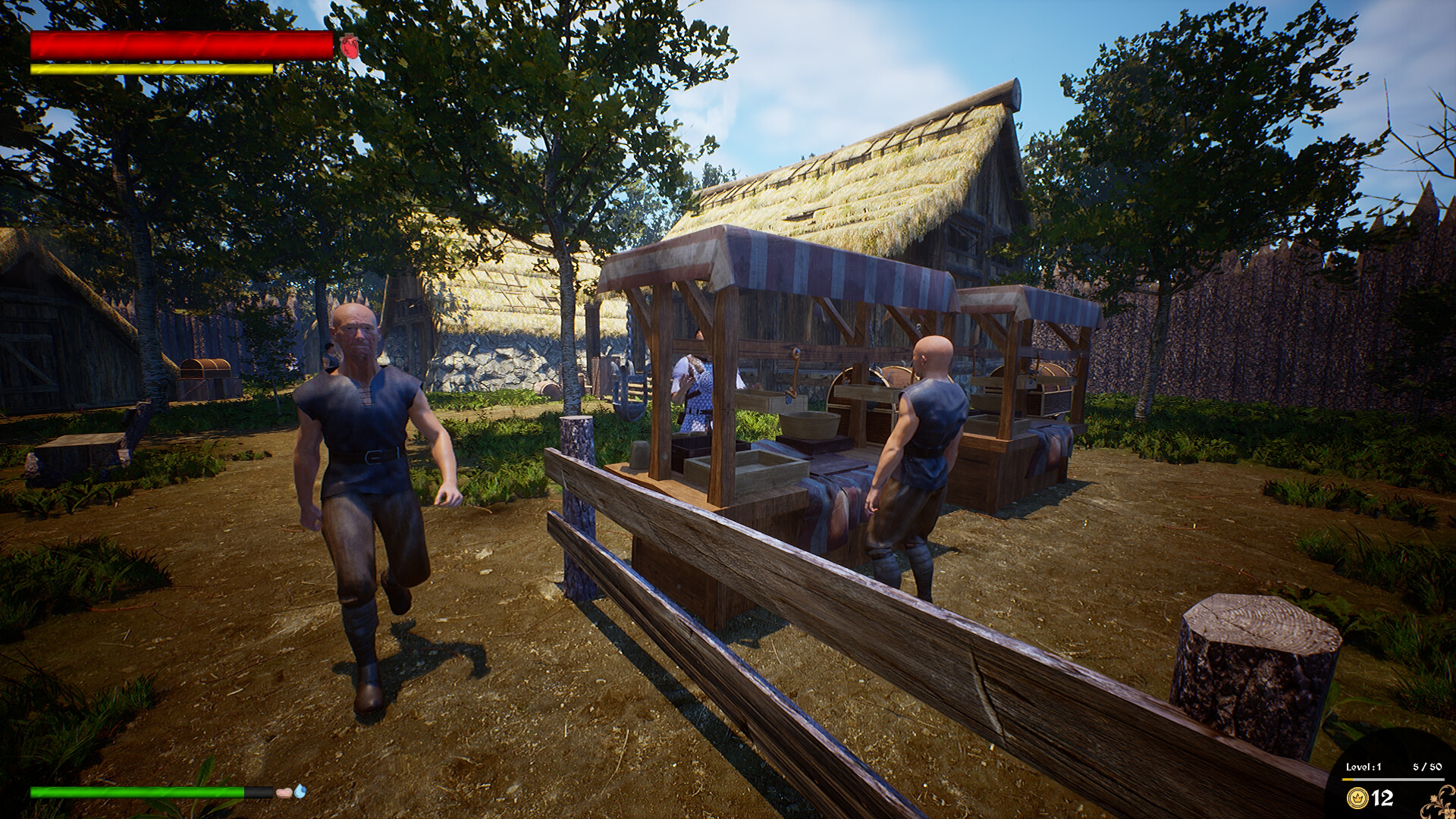Click the XP progress bar above the coin count
Screen dimensions: 1456x819
click(x=1394, y=779)
